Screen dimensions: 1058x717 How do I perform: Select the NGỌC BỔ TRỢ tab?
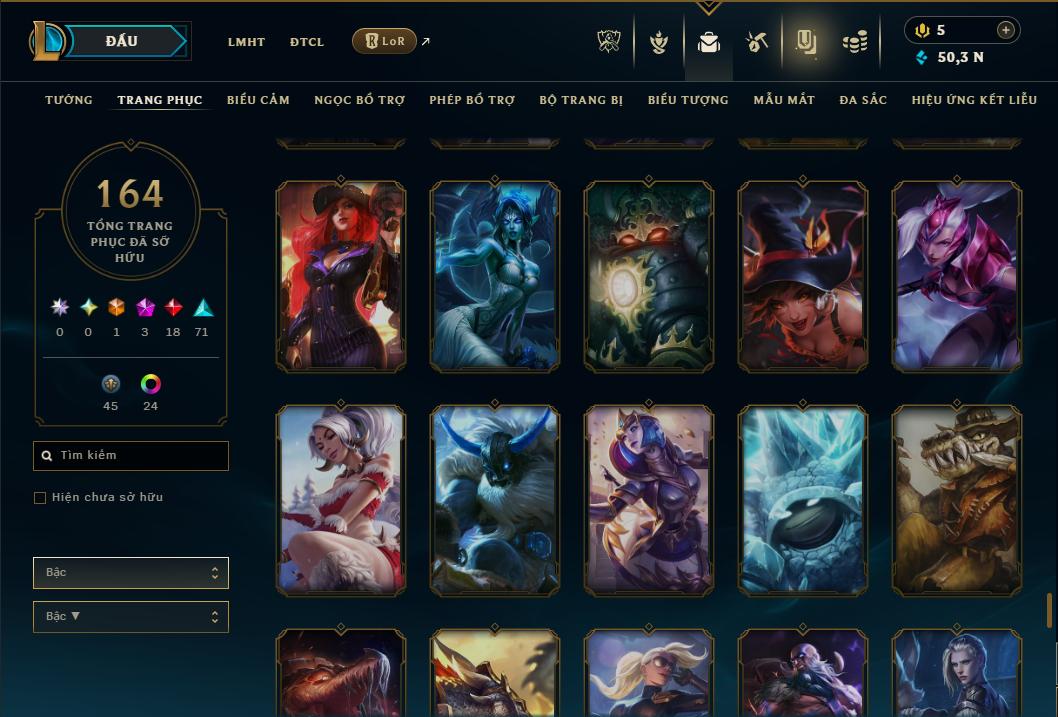359,100
